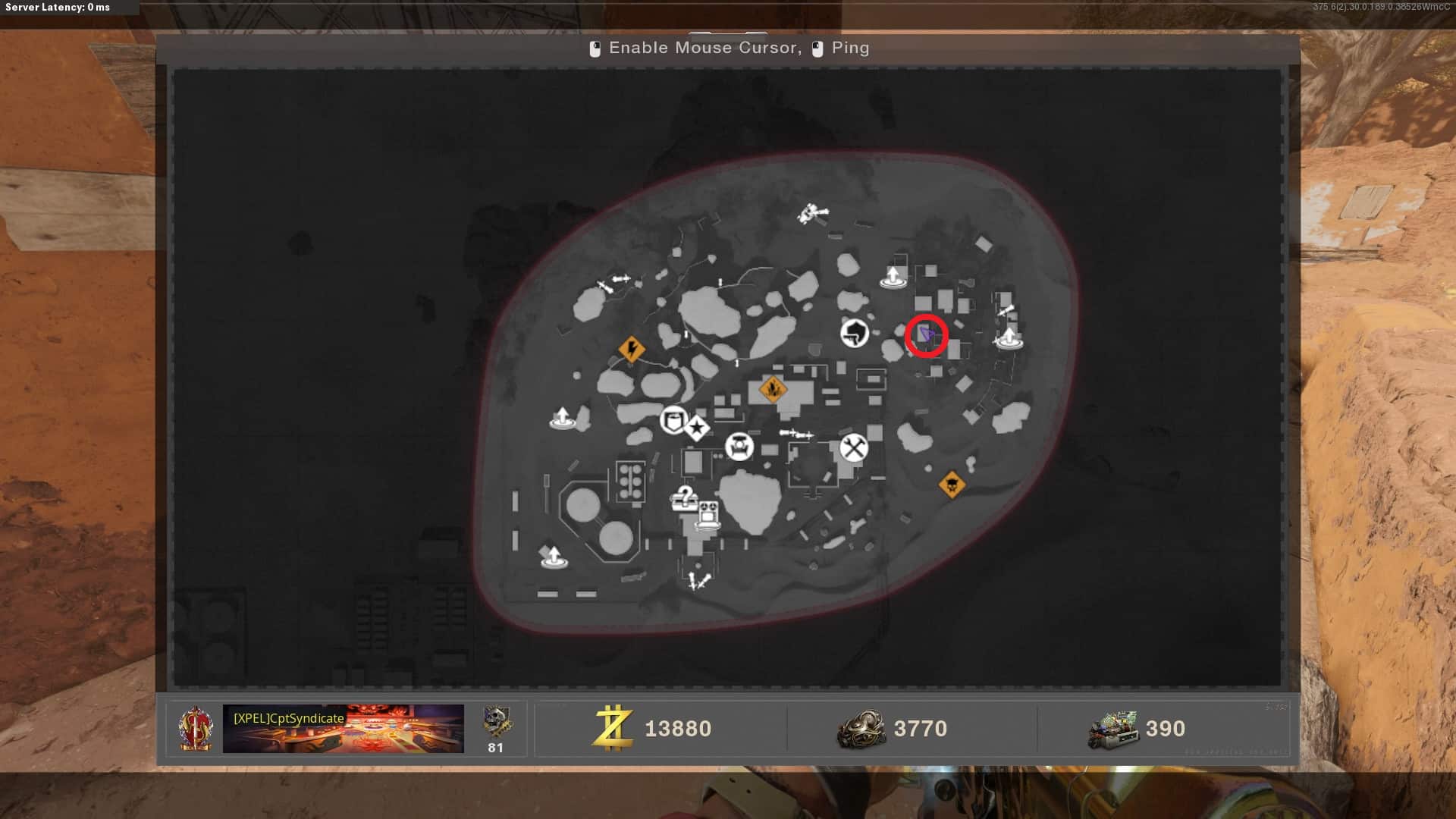Ping the Mystery Box question mark marker
Screen dimensions: 1456x819
[684, 498]
